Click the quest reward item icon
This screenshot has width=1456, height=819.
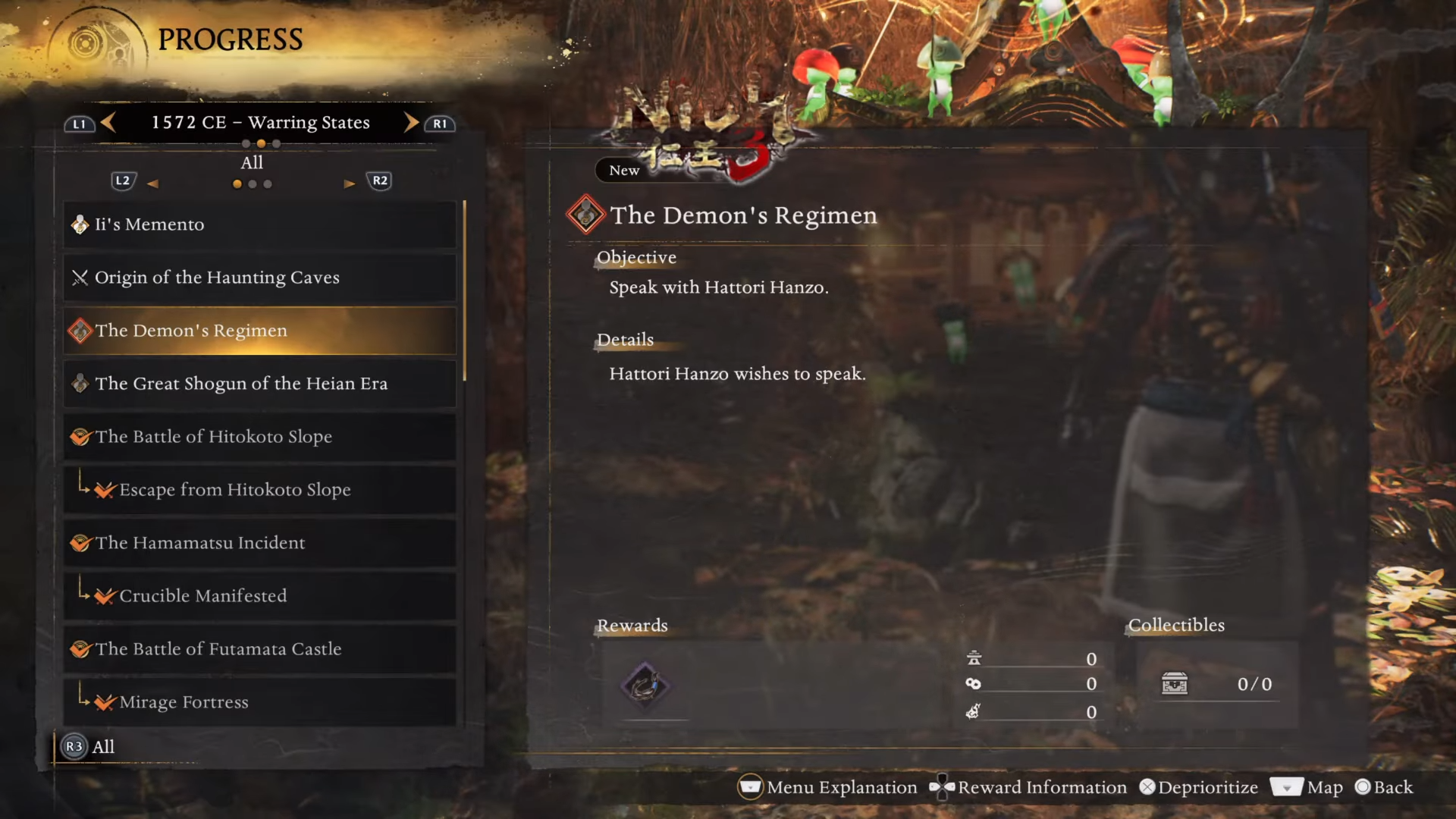645,686
